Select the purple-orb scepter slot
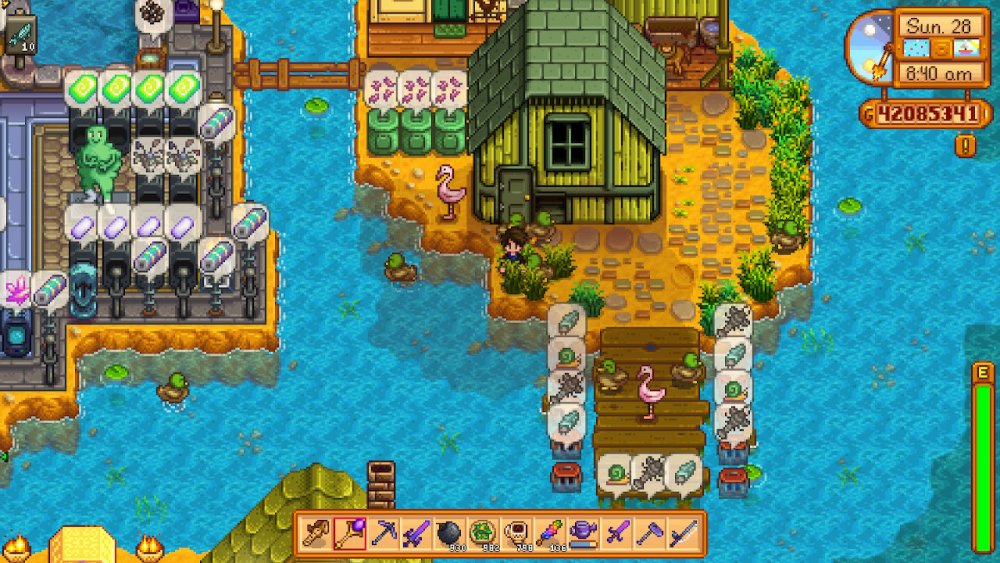Screen dimensions: 1000x563 tap(350, 533)
